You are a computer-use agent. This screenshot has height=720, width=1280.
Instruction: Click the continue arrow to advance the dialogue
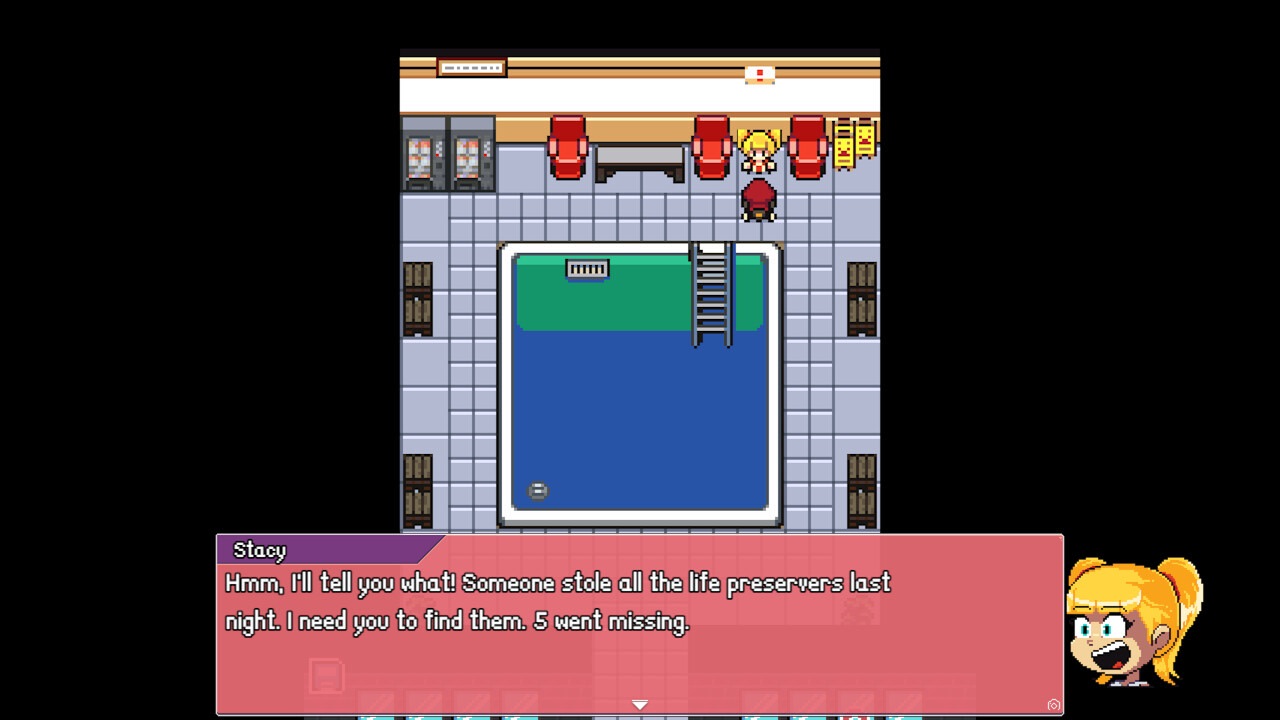tap(639, 704)
